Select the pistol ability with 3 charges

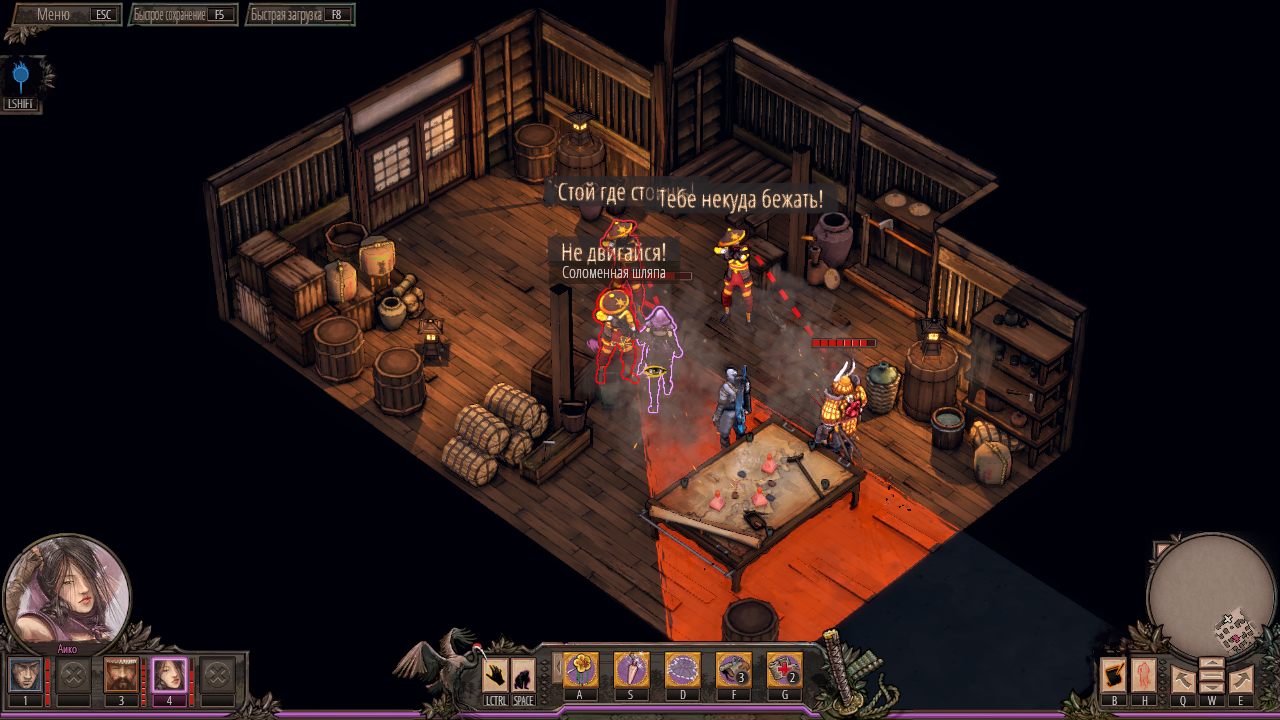click(734, 668)
